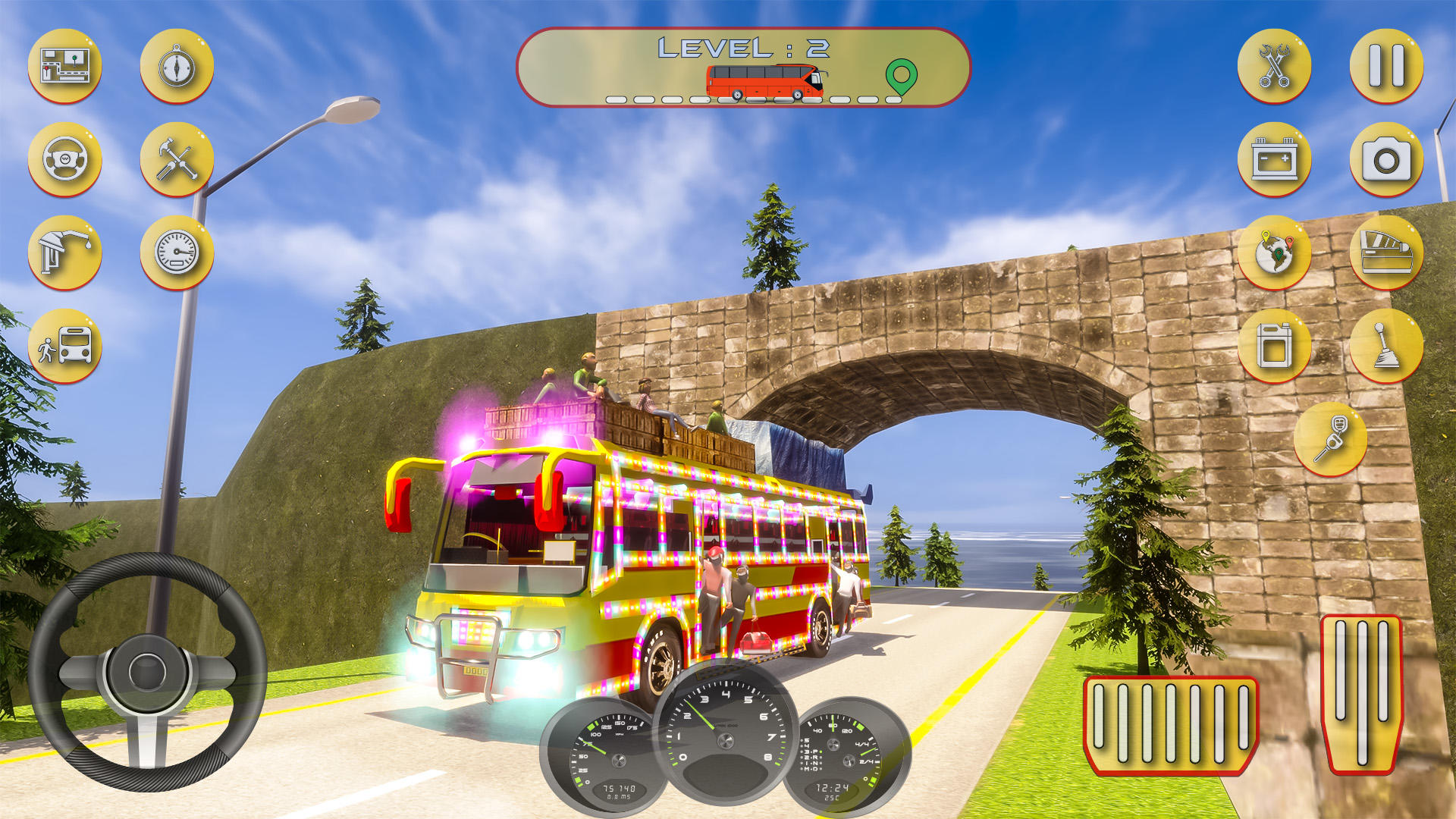The width and height of the screenshot is (1456, 819).
Task: Check the battery status icon
Action: (x=1276, y=161)
